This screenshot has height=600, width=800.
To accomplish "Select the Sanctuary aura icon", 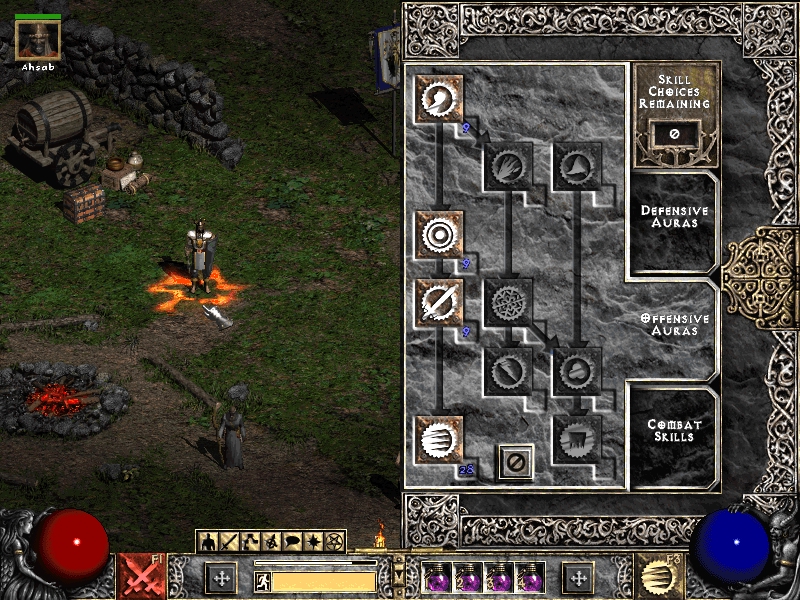I will pos(577,371).
